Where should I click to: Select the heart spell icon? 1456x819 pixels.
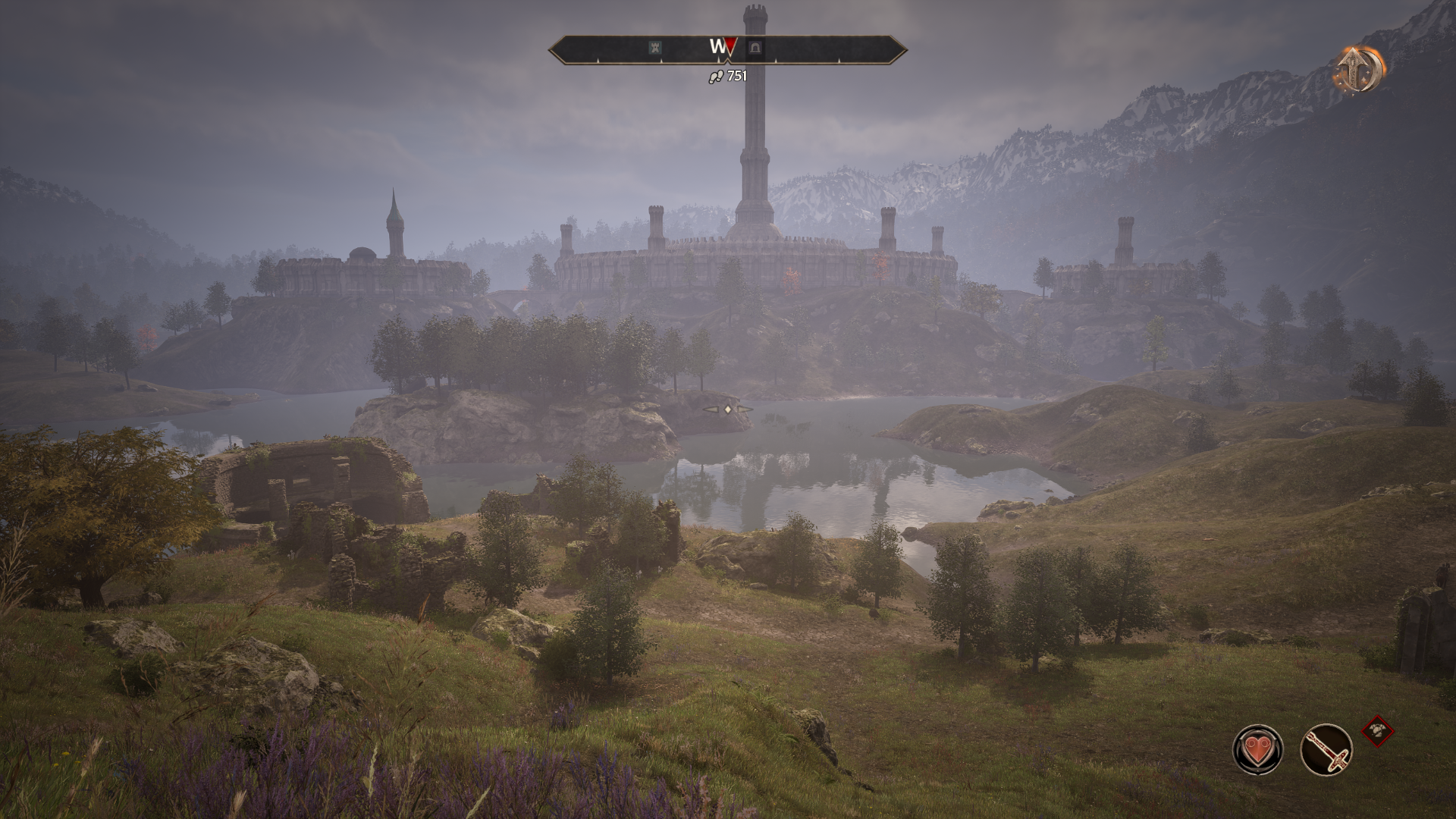[1258, 749]
